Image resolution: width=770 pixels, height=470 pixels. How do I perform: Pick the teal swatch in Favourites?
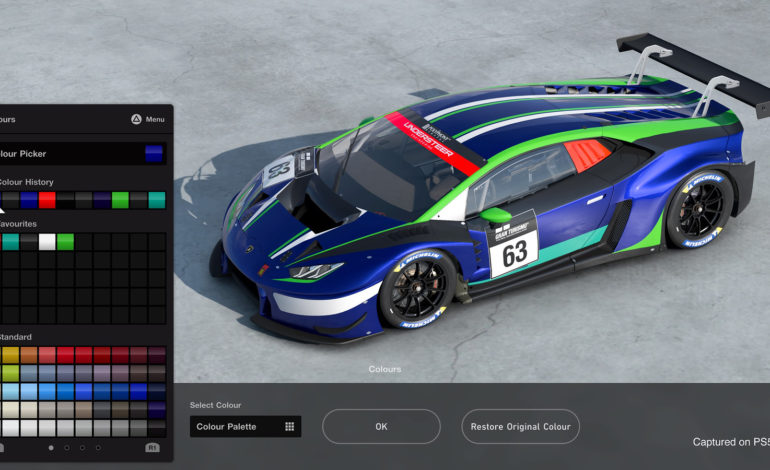10,241
